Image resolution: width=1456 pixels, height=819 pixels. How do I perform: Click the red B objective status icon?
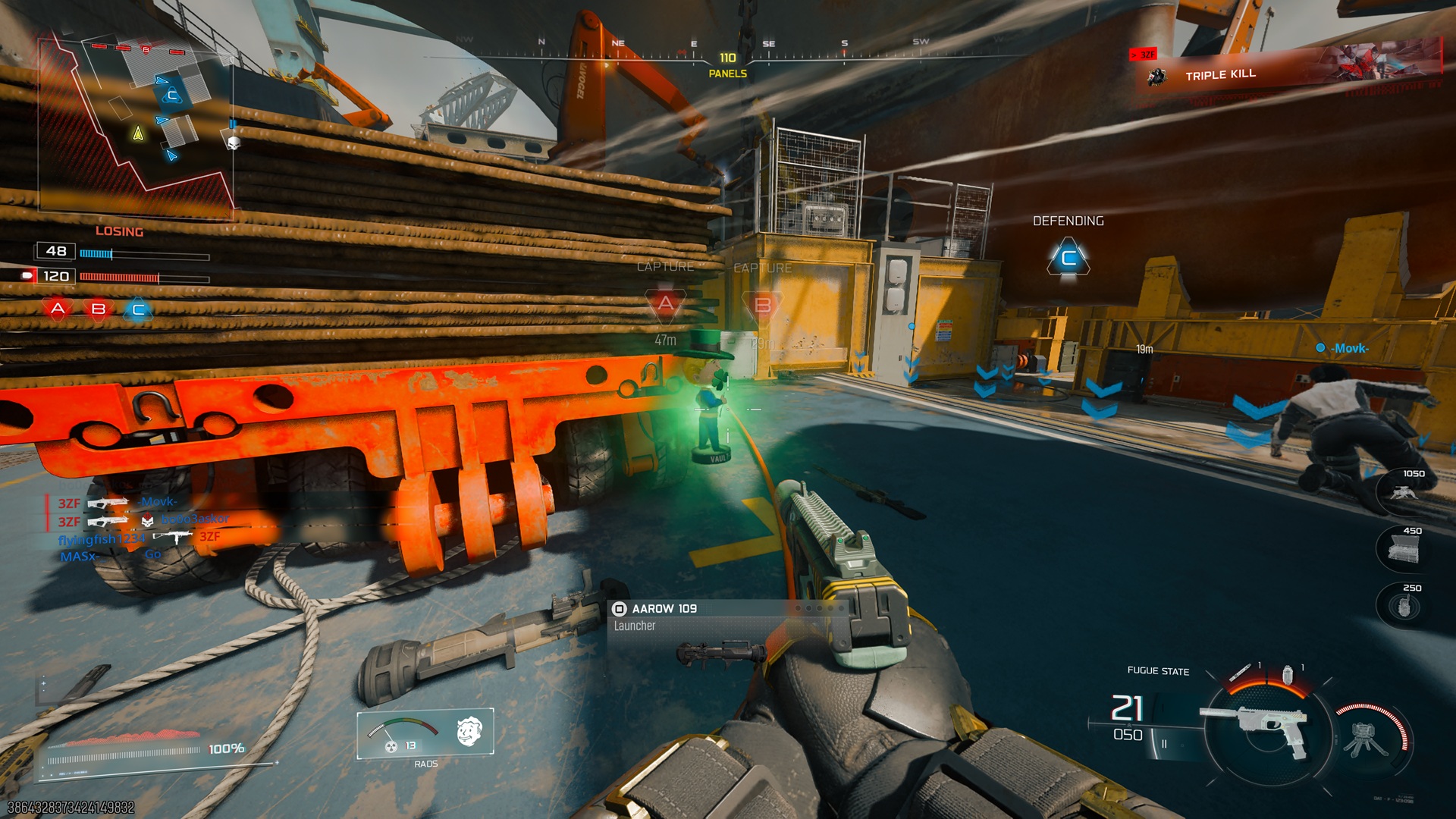click(x=99, y=309)
